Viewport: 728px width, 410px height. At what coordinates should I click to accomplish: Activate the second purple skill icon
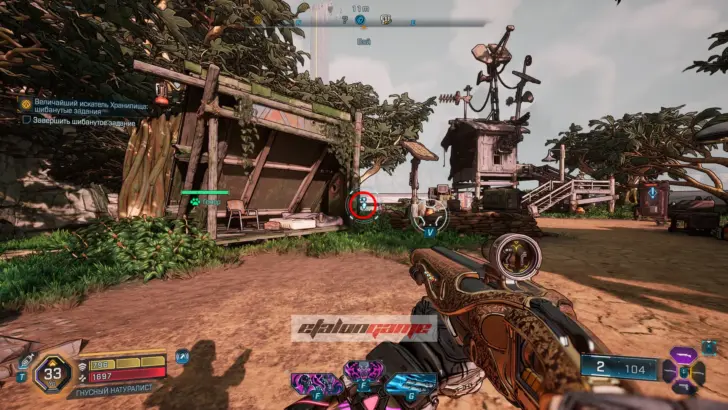362,373
